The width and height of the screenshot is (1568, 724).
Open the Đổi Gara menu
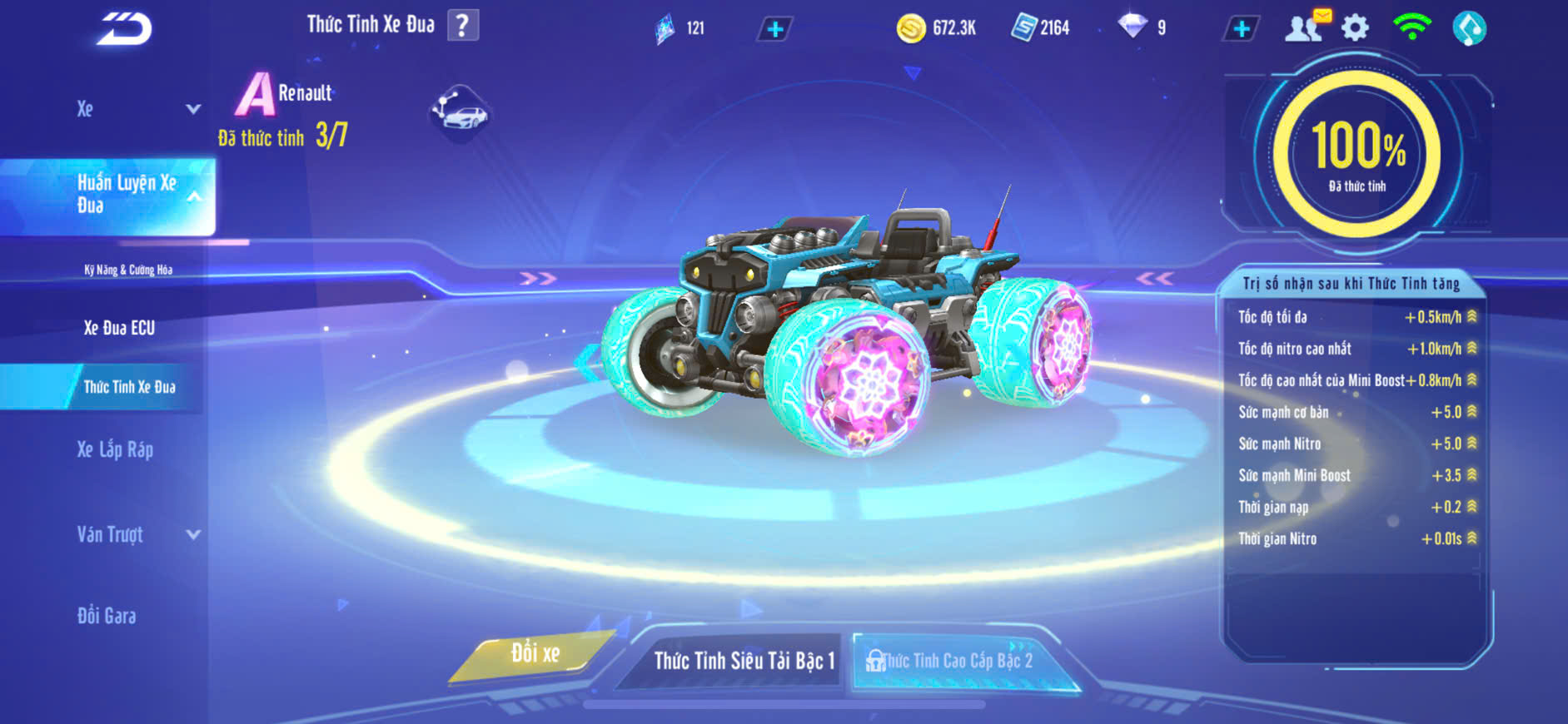(107, 616)
